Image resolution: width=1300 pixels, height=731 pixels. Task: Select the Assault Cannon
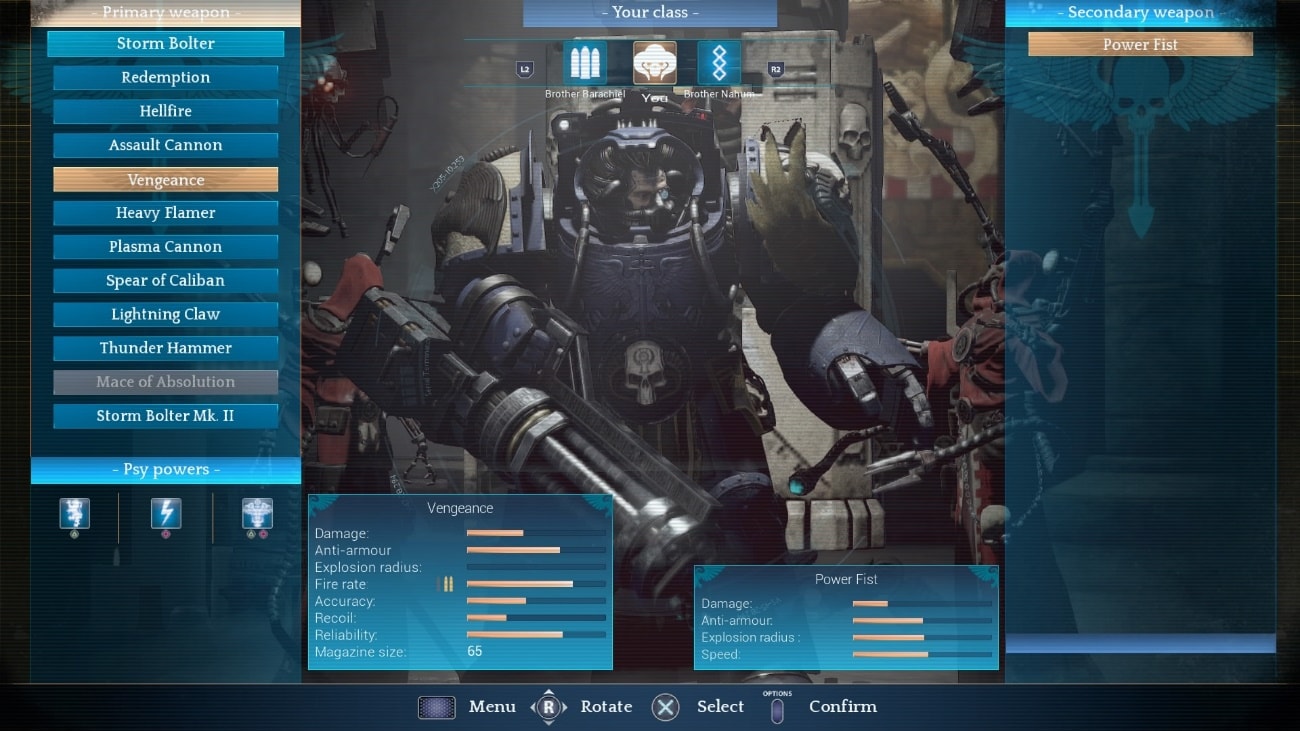(165, 146)
